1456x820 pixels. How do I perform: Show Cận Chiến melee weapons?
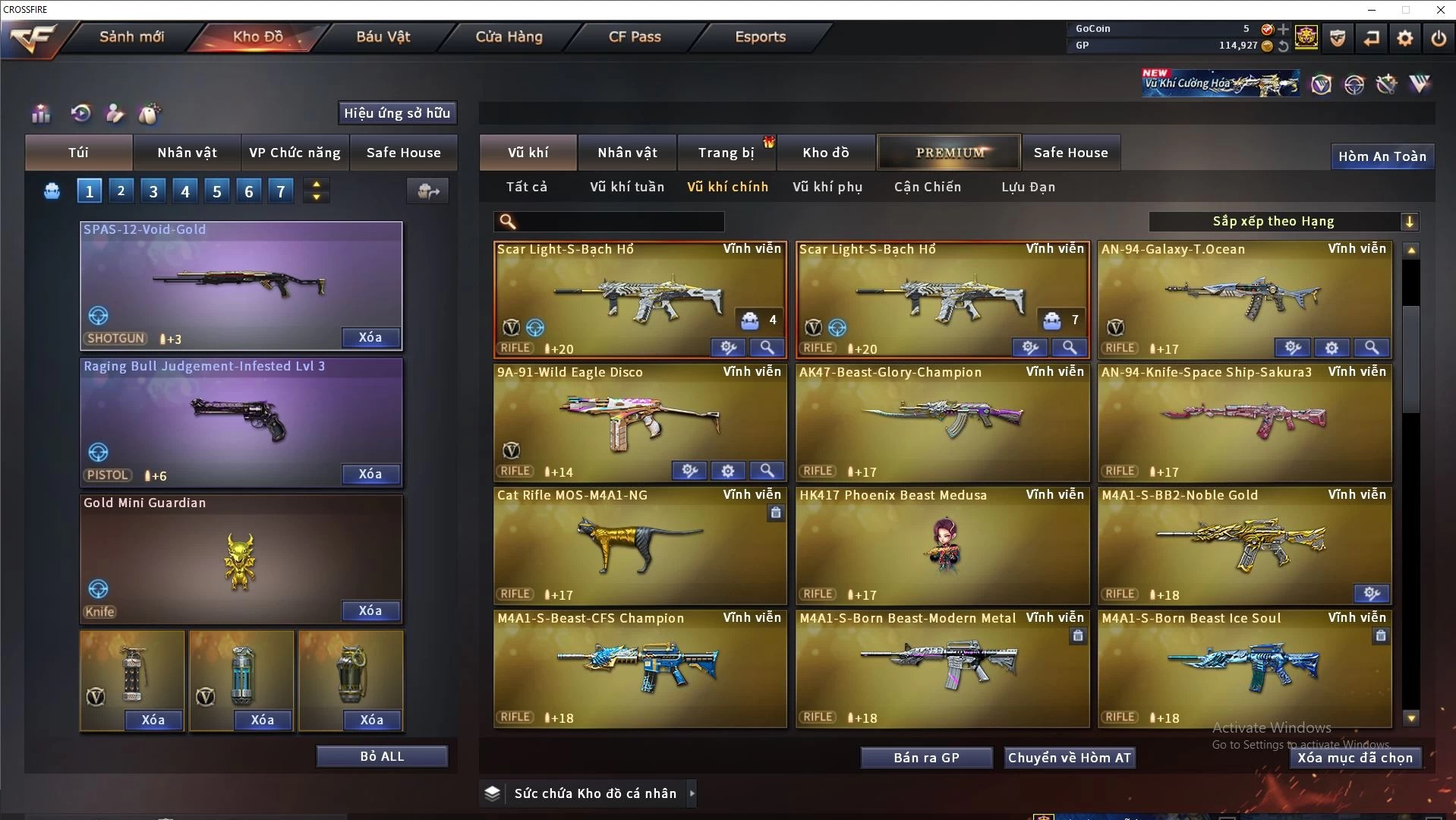click(928, 187)
